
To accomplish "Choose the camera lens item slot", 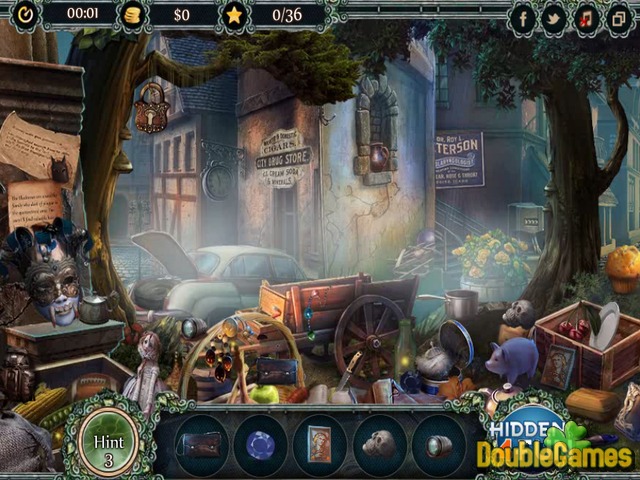I will [x=437, y=444].
